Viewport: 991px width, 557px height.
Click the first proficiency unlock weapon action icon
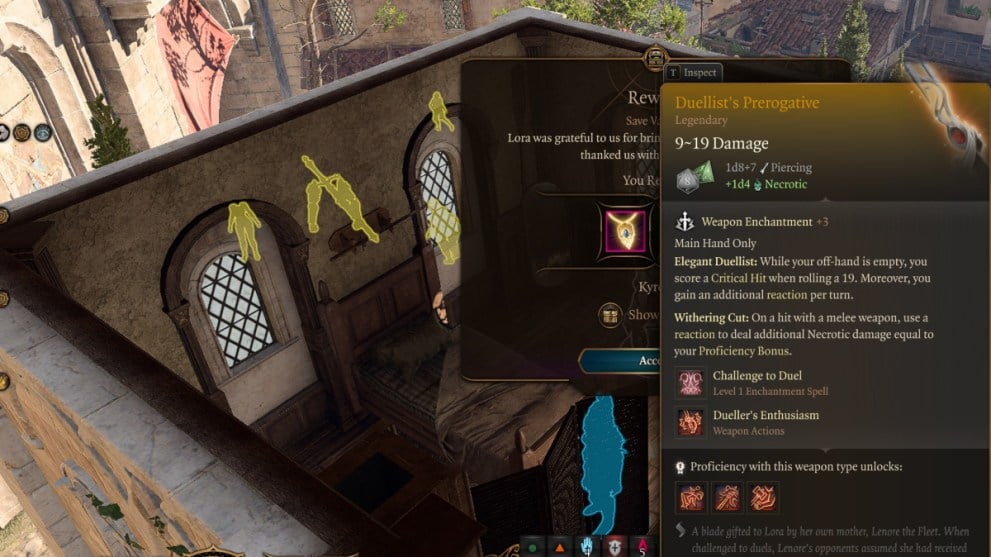coord(691,497)
